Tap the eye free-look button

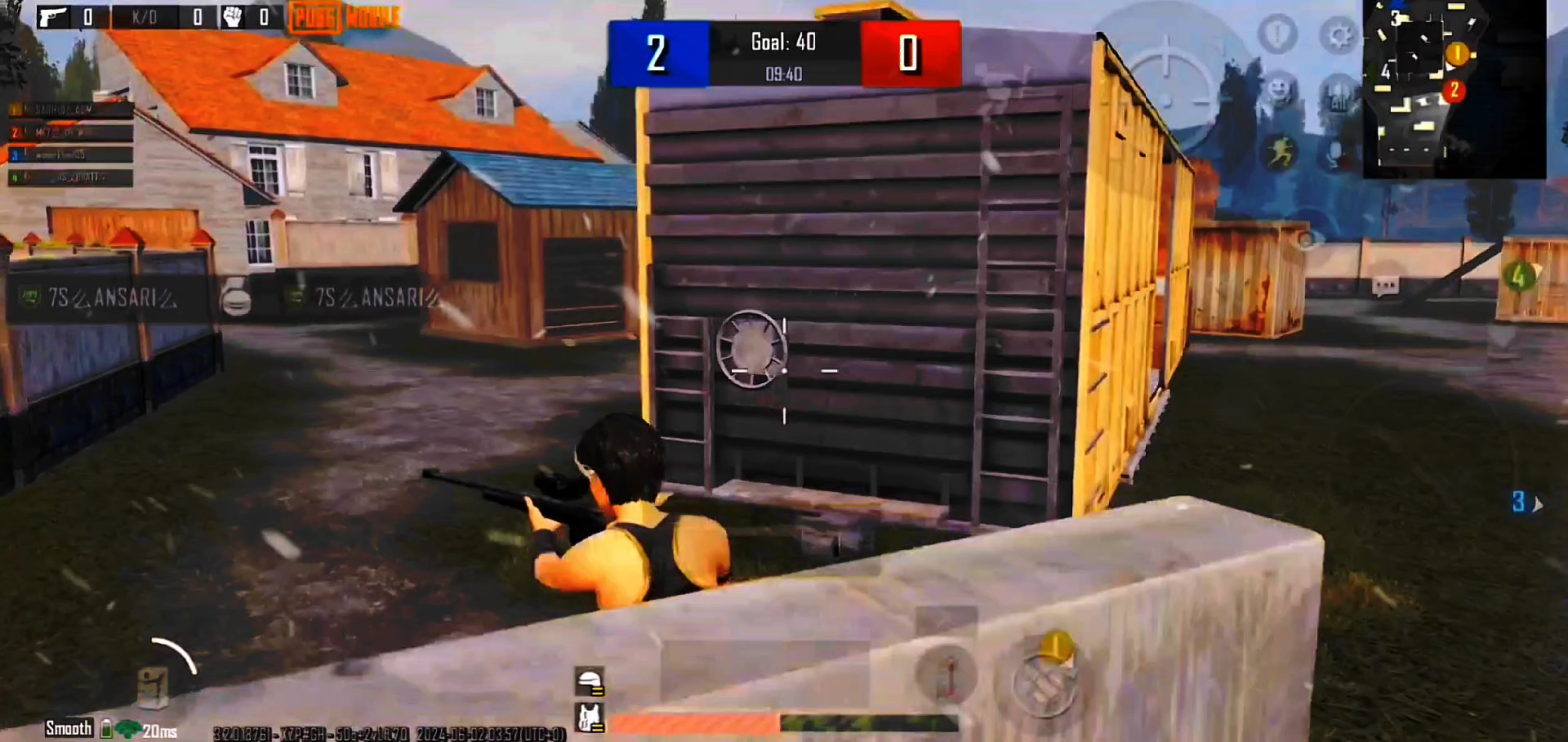click(x=1306, y=239)
